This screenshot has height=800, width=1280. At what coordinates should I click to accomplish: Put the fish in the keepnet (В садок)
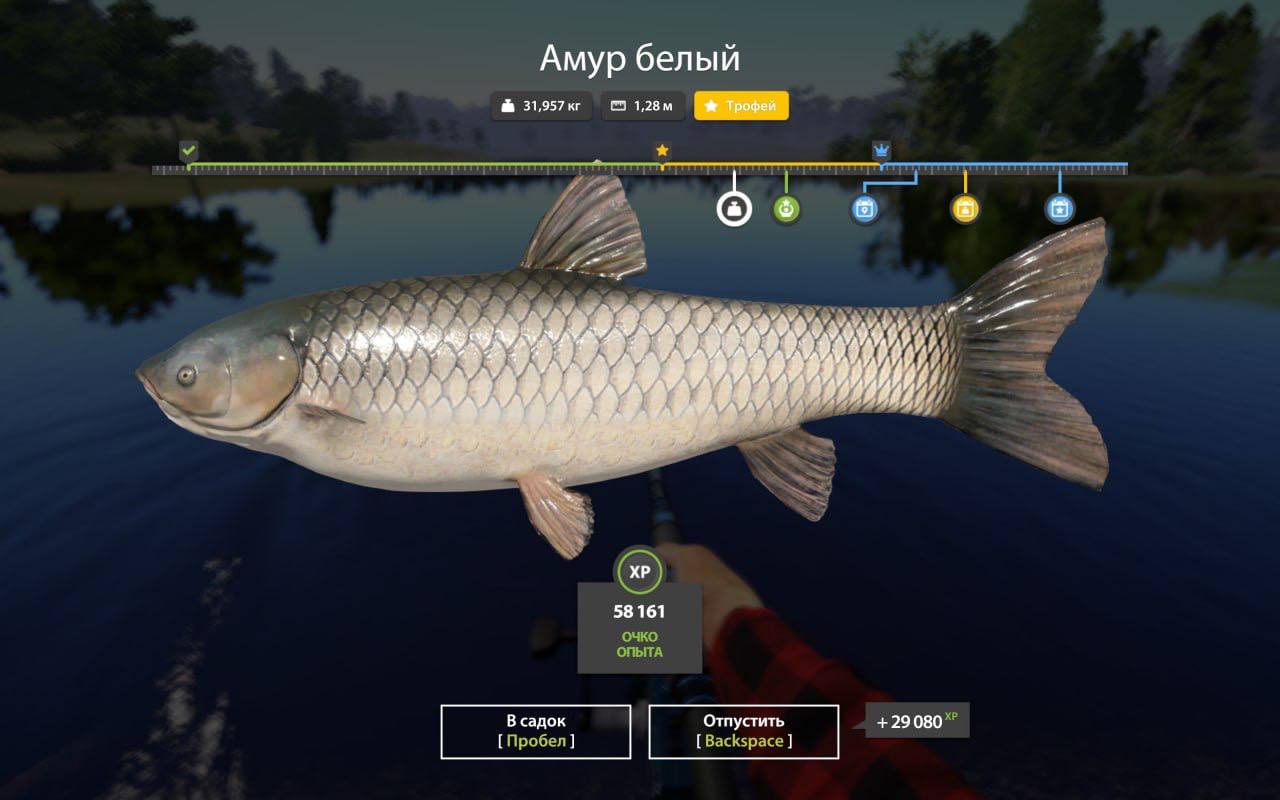(535, 731)
